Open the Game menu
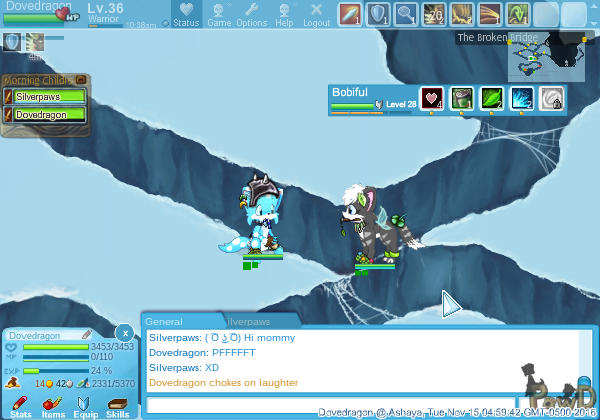Screen dimensions: 600x420 coord(219,14)
